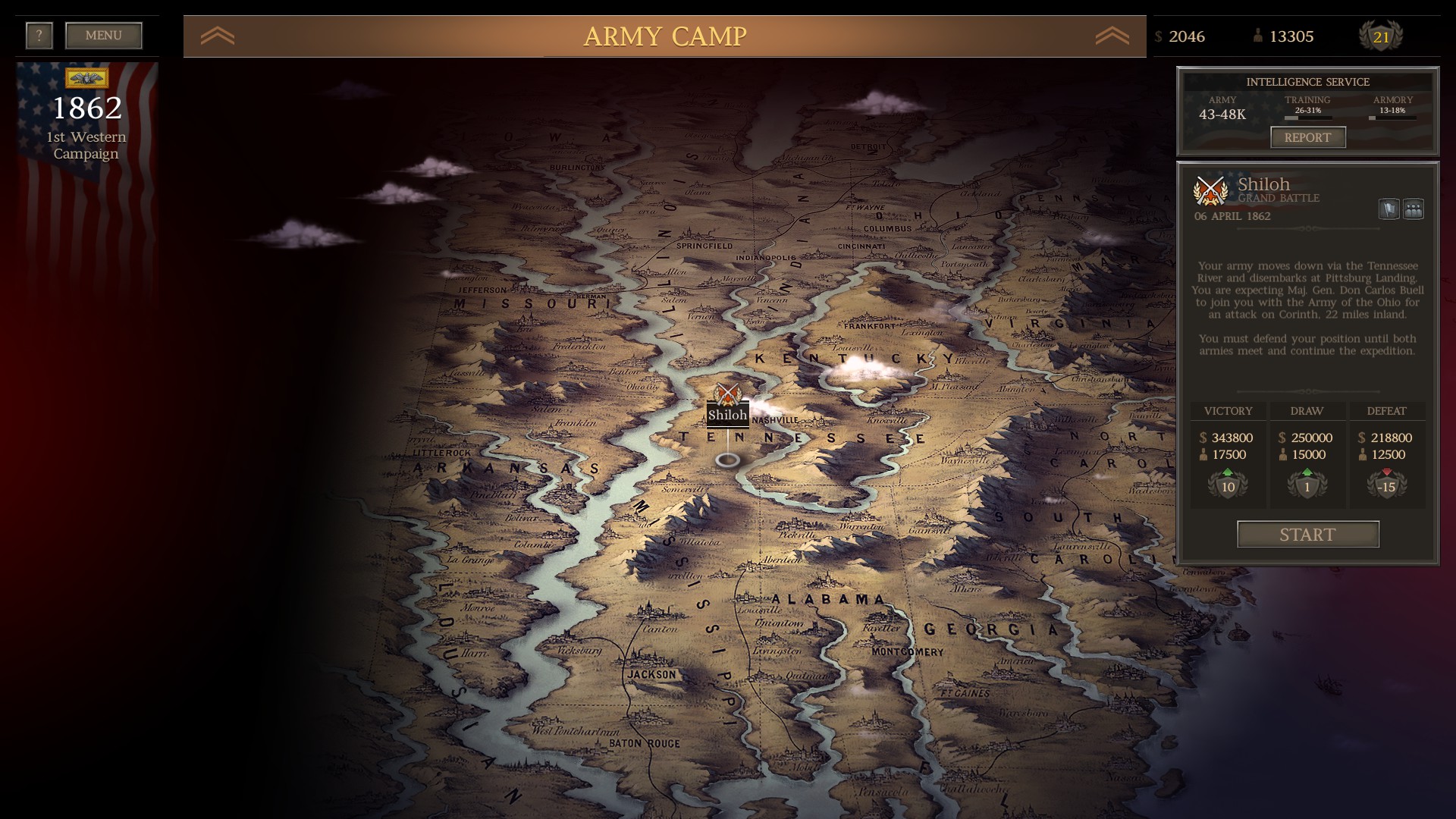Expand the right double-chevron on the header bar
The height and width of the screenshot is (819, 1456).
click(1112, 34)
